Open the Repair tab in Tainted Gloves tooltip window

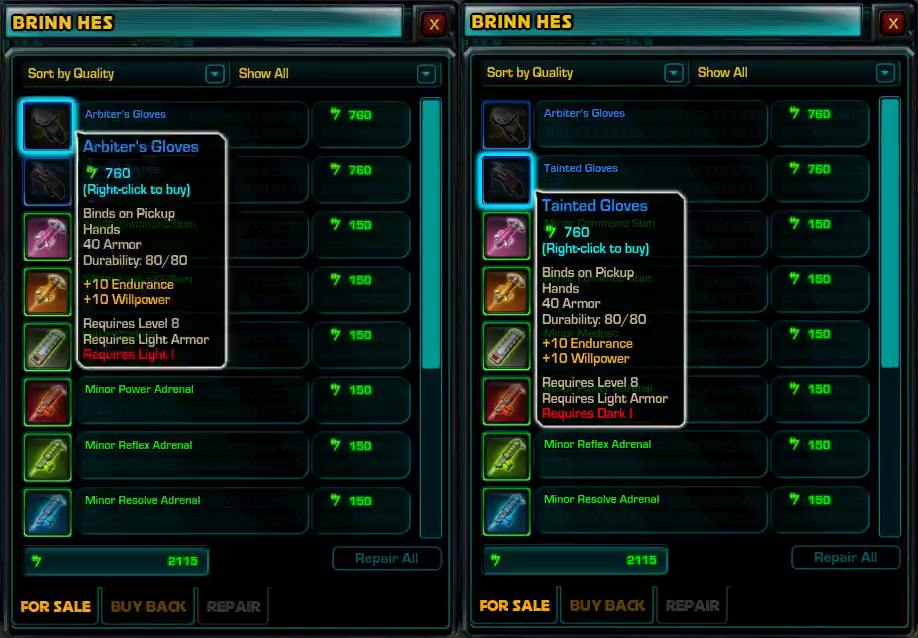pyautogui.click(x=692, y=605)
